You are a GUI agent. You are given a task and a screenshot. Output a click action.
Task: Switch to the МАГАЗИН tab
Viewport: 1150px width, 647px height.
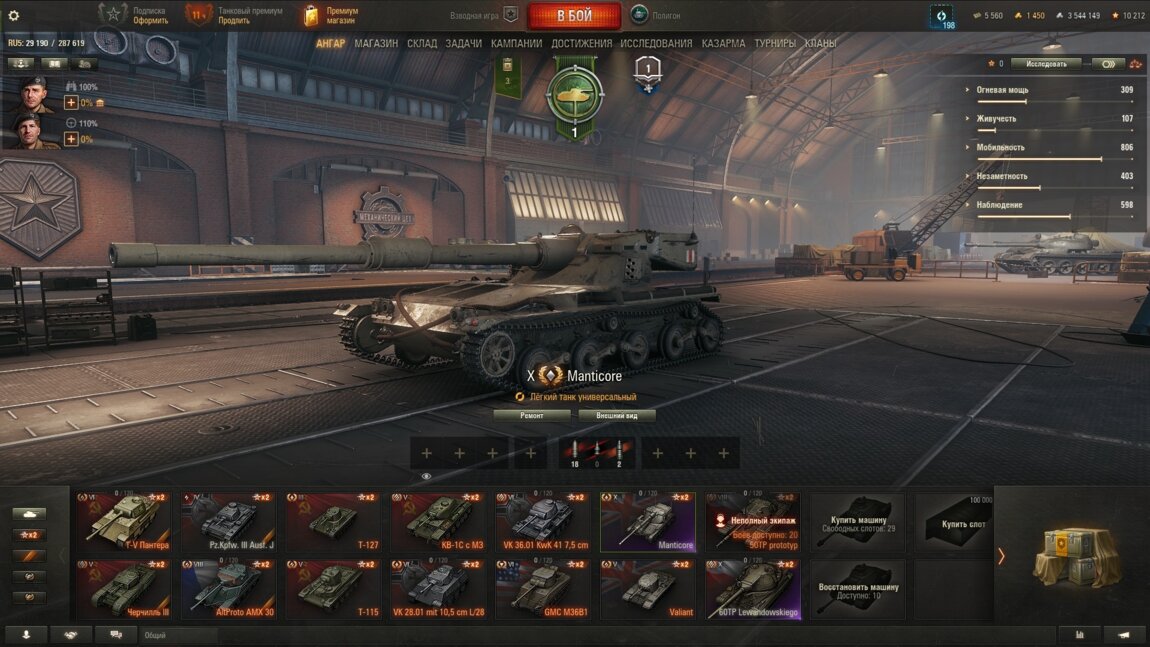click(x=376, y=44)
